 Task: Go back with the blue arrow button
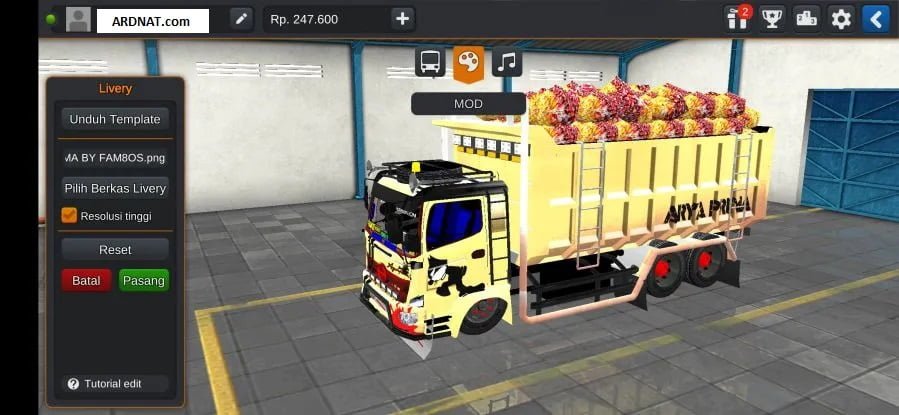click(x=875, y=18)
